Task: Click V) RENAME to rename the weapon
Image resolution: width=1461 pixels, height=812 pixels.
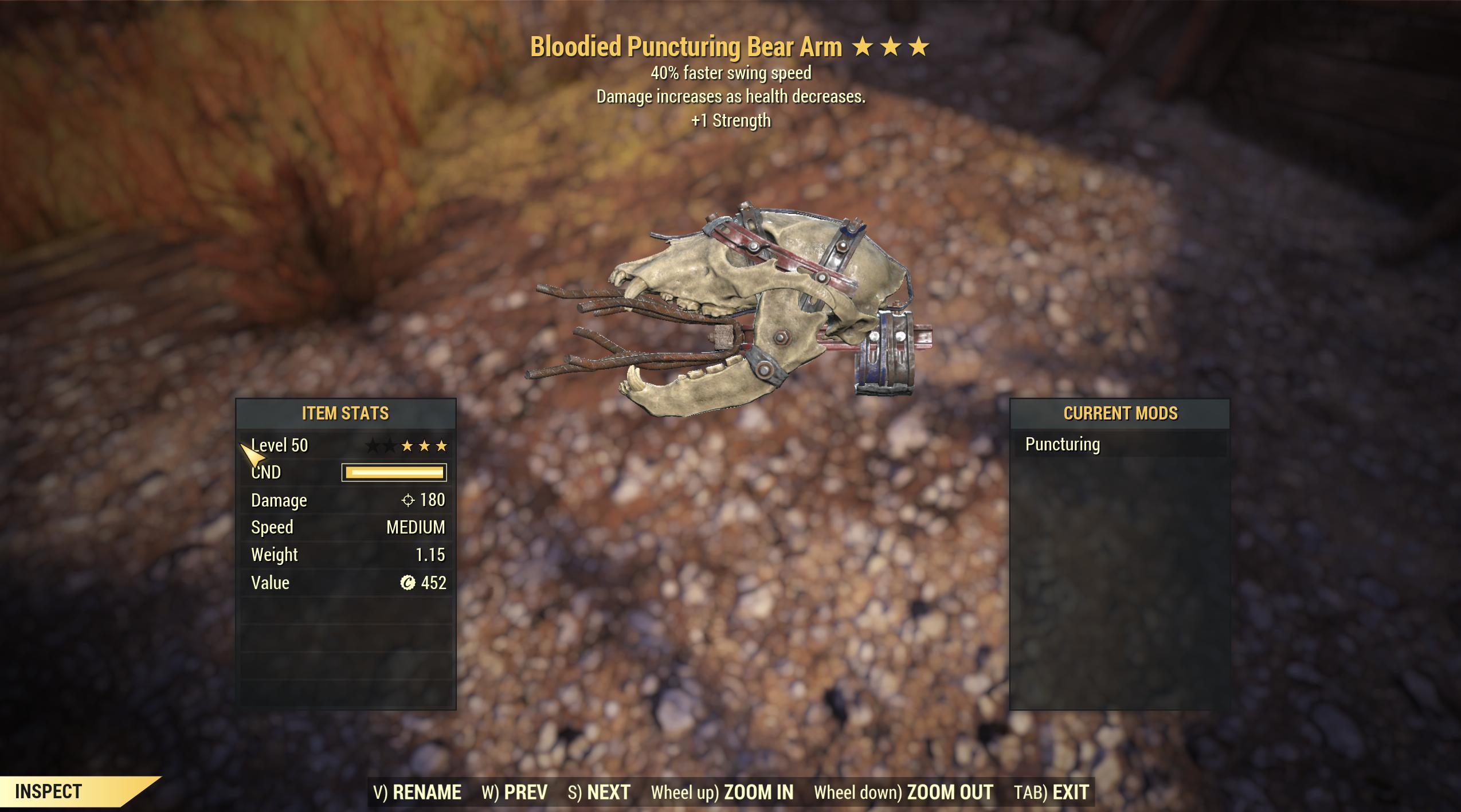Action: (418, 791)
